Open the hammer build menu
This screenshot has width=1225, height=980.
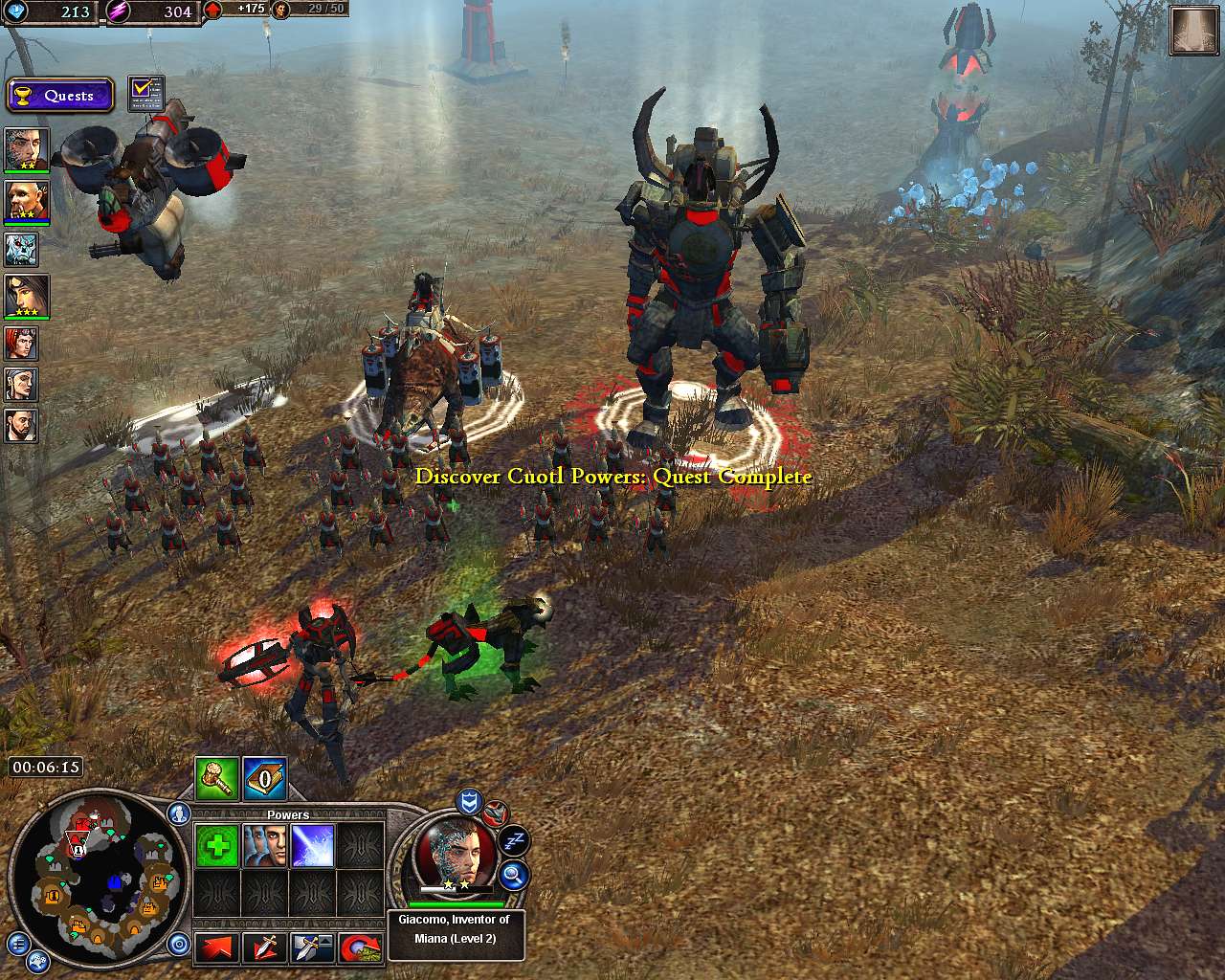pyautogui.click(x=217, y=778)
